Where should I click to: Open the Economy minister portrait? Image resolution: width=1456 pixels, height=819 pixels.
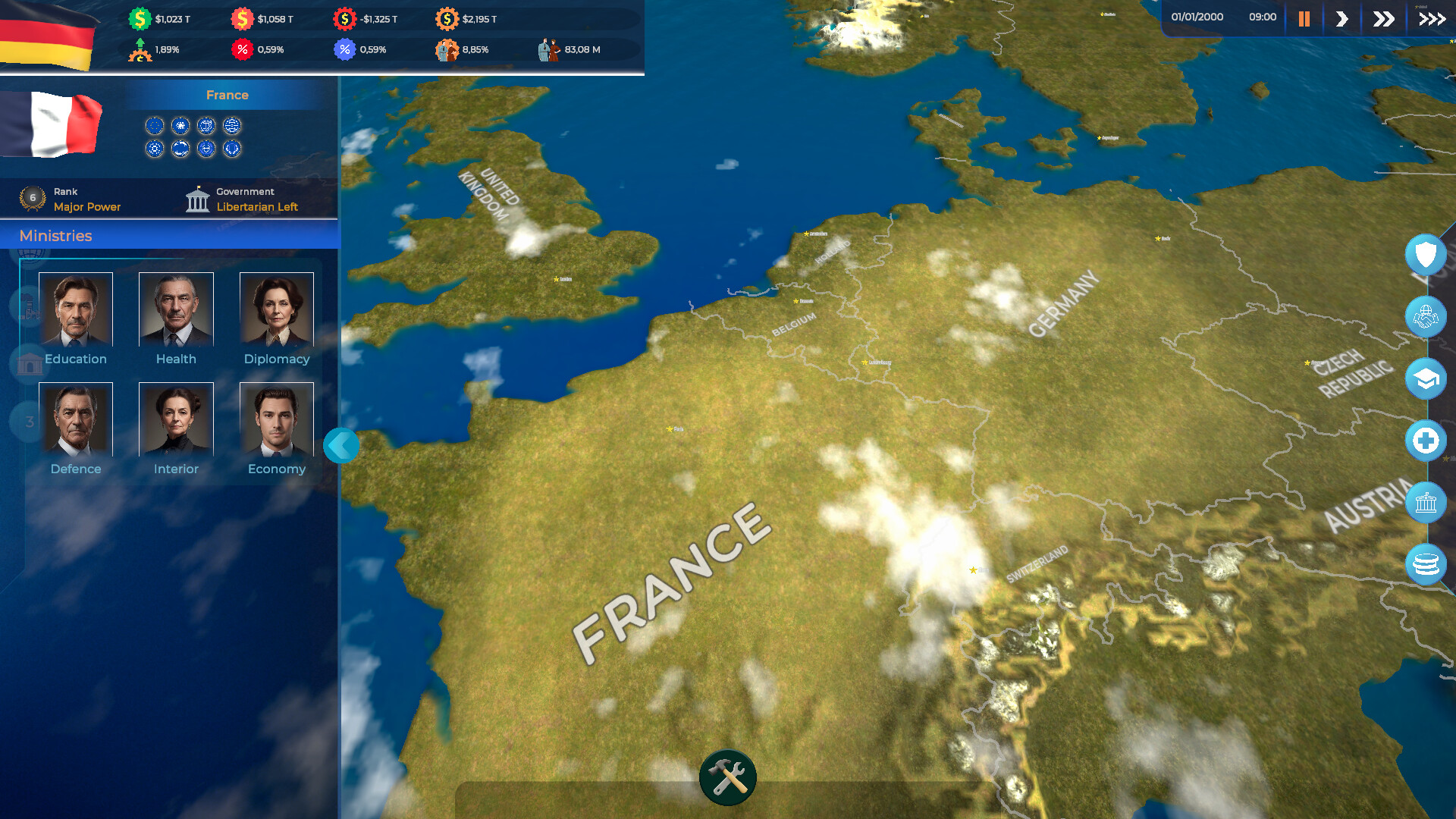click(x=276, y=418)
